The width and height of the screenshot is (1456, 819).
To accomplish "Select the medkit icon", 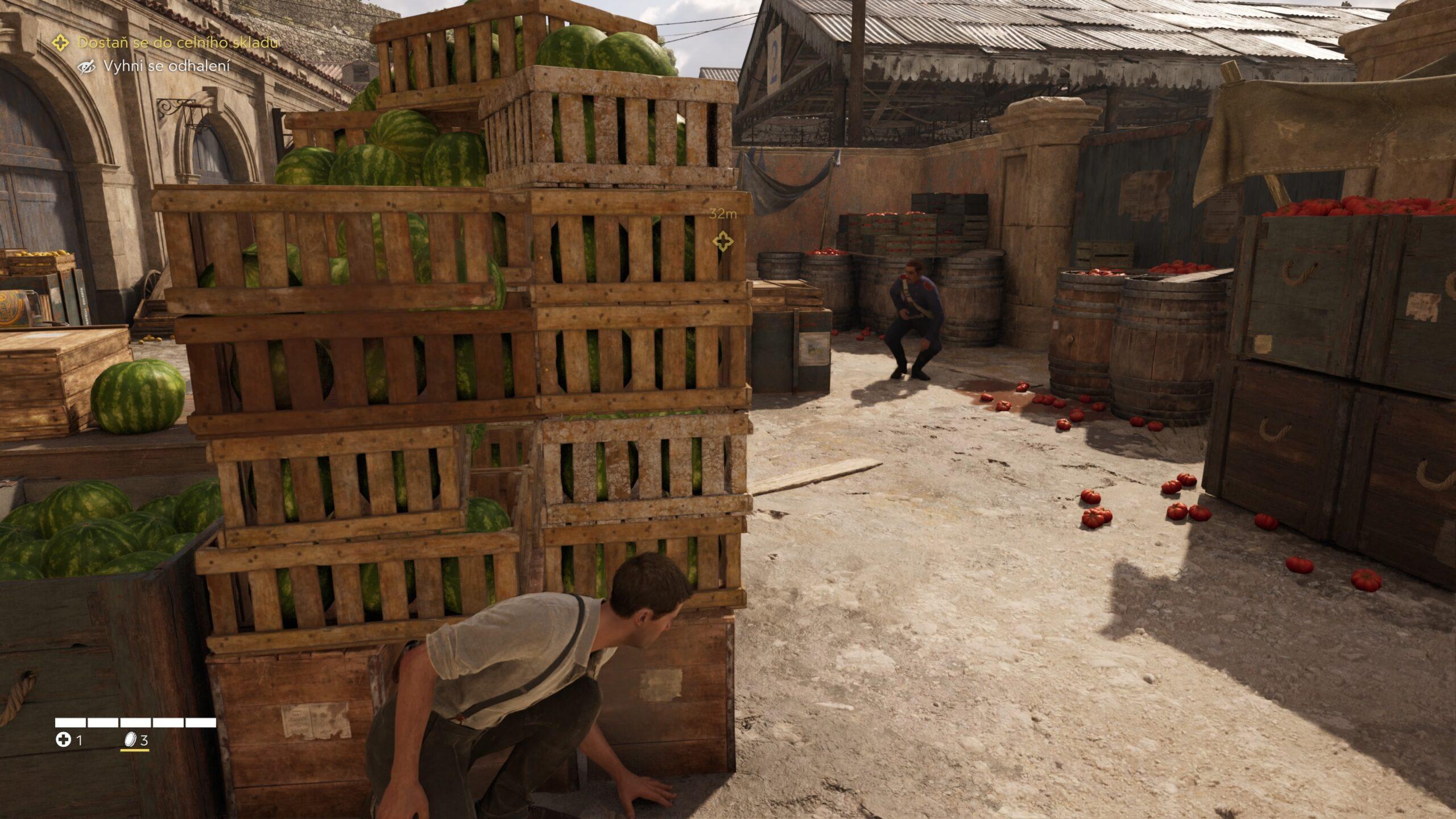I will [63, 740].
